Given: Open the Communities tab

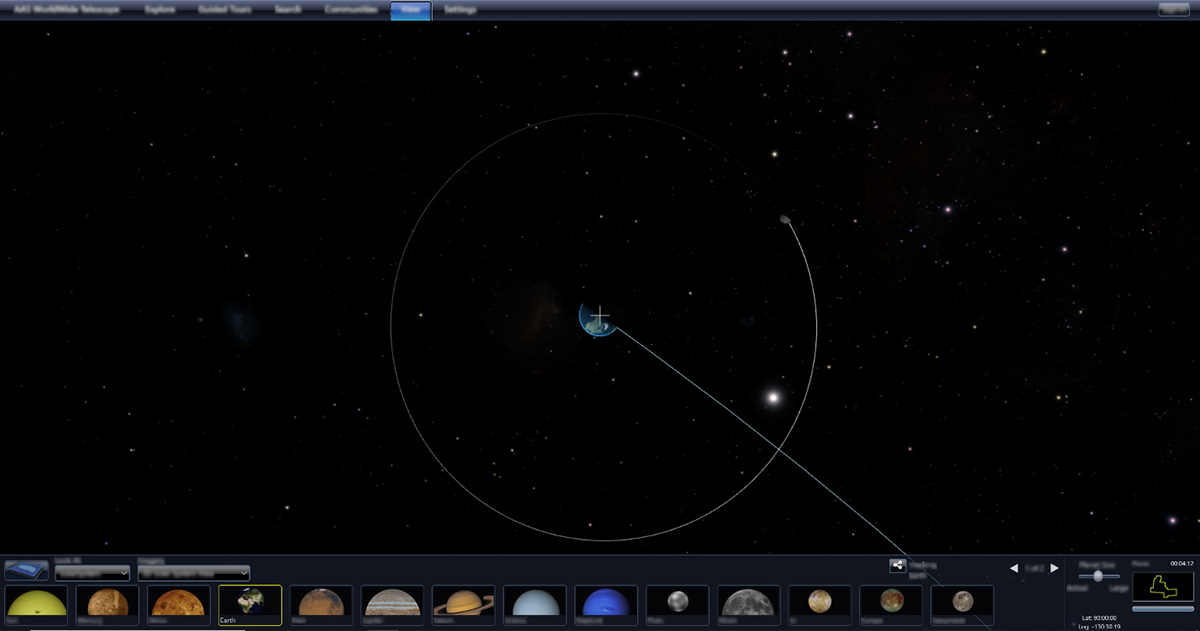Looking at the screenshot, I should [351, 10].
